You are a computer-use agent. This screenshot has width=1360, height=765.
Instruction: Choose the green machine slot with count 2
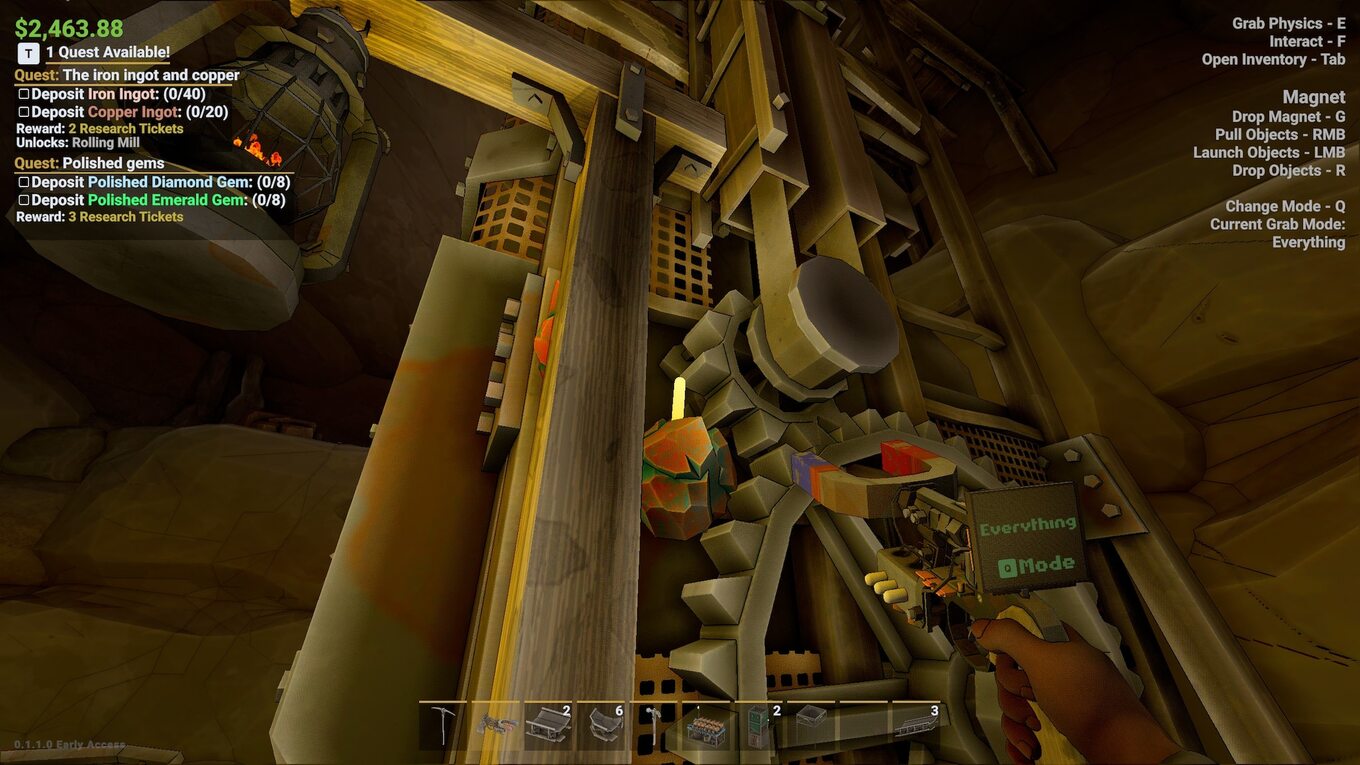click(759, 725)
